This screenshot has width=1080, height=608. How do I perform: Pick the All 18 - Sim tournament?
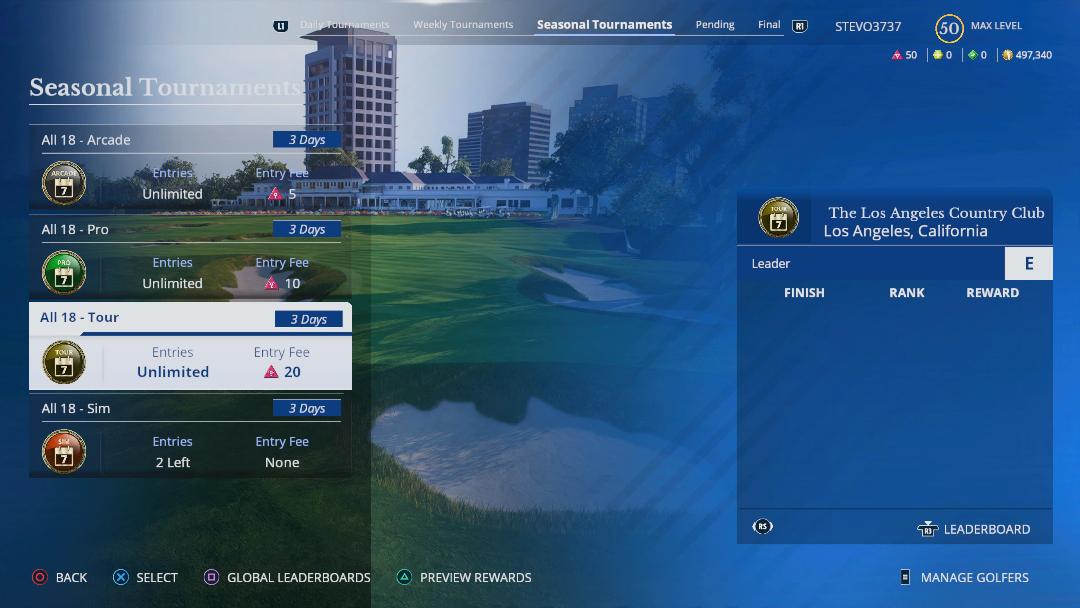(190, 436)
